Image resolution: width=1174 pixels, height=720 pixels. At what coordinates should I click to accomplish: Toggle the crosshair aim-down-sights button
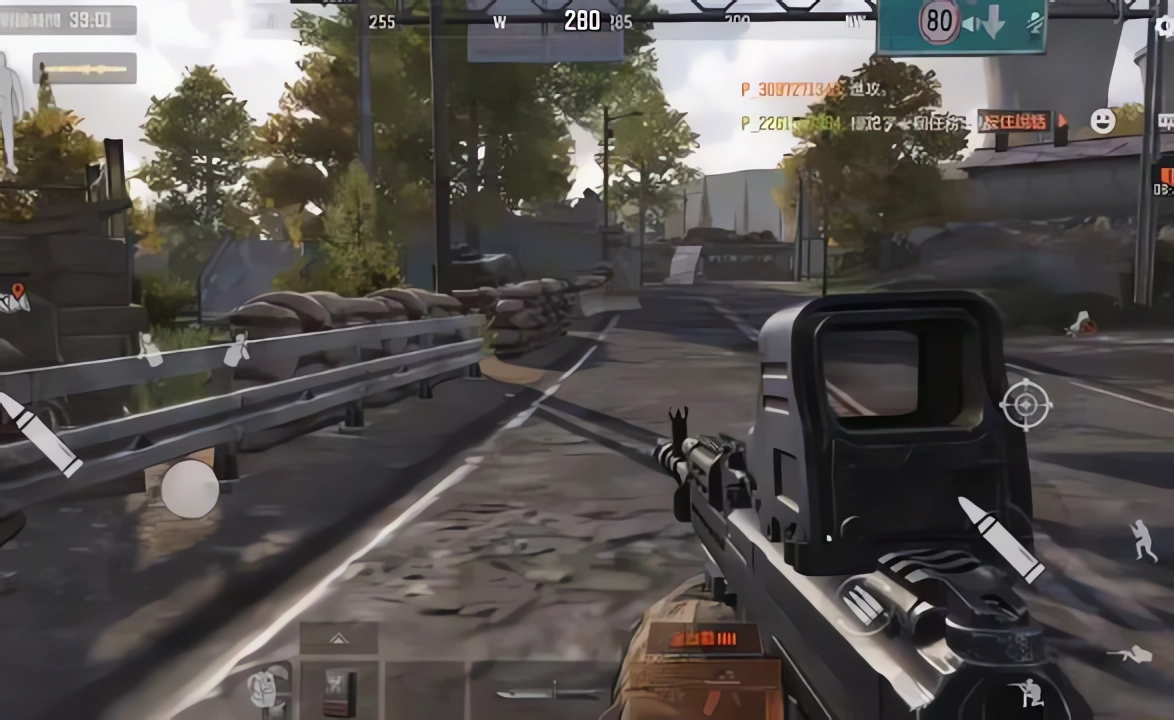click(1025, 405)
